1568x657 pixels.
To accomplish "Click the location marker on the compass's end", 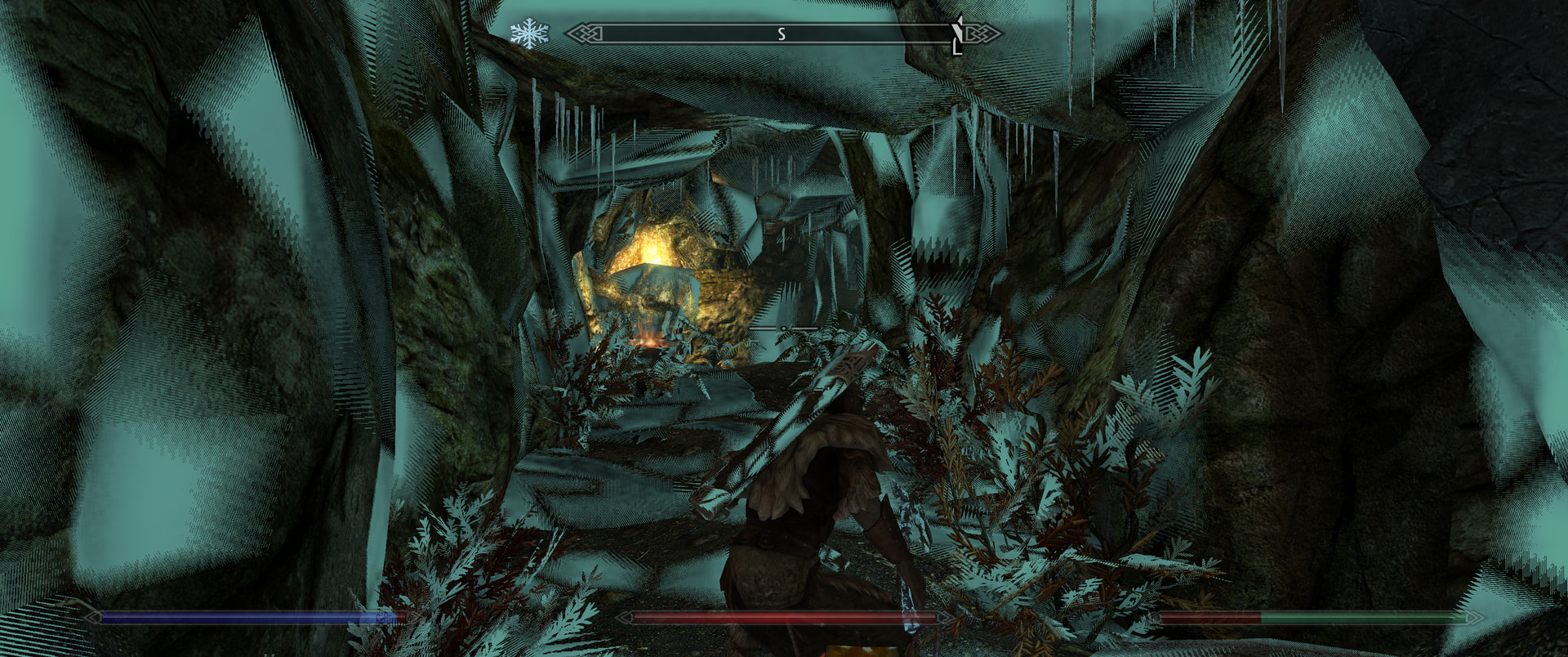I will [x=958, y=35].
